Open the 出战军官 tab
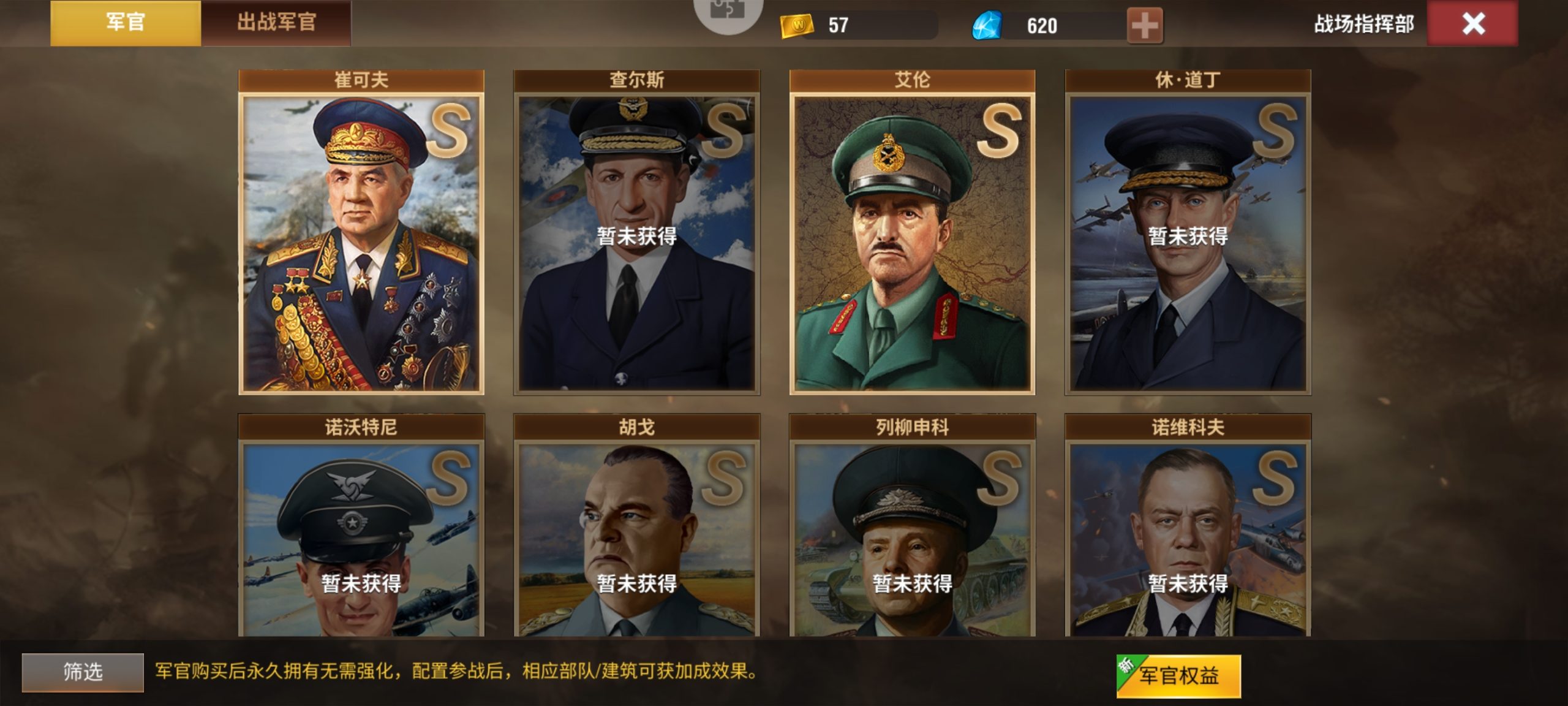Viewport: 1568px width, 706px height. point(276,23)
